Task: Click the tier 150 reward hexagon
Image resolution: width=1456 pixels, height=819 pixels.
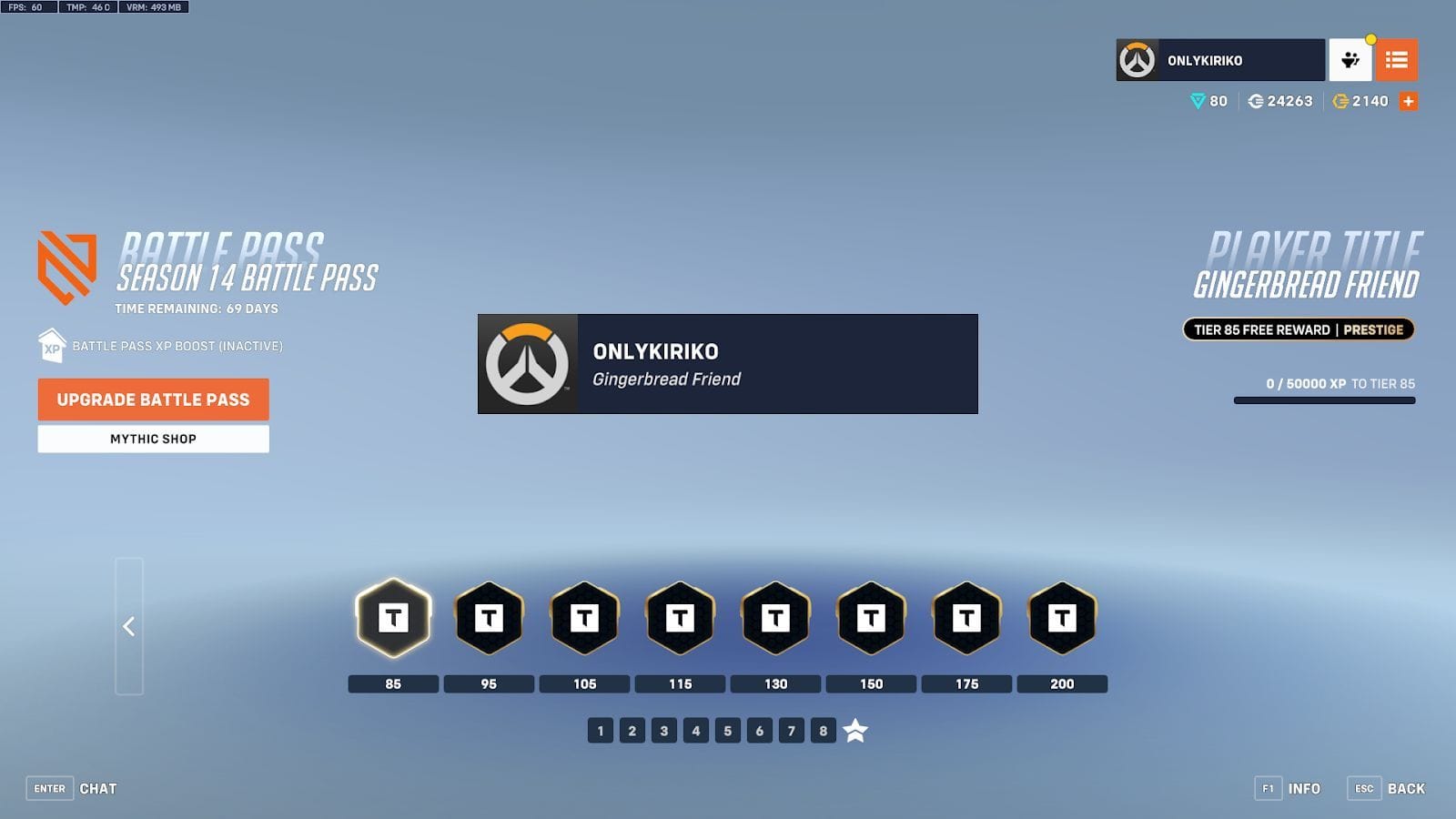Action: (x=871, y=619)
